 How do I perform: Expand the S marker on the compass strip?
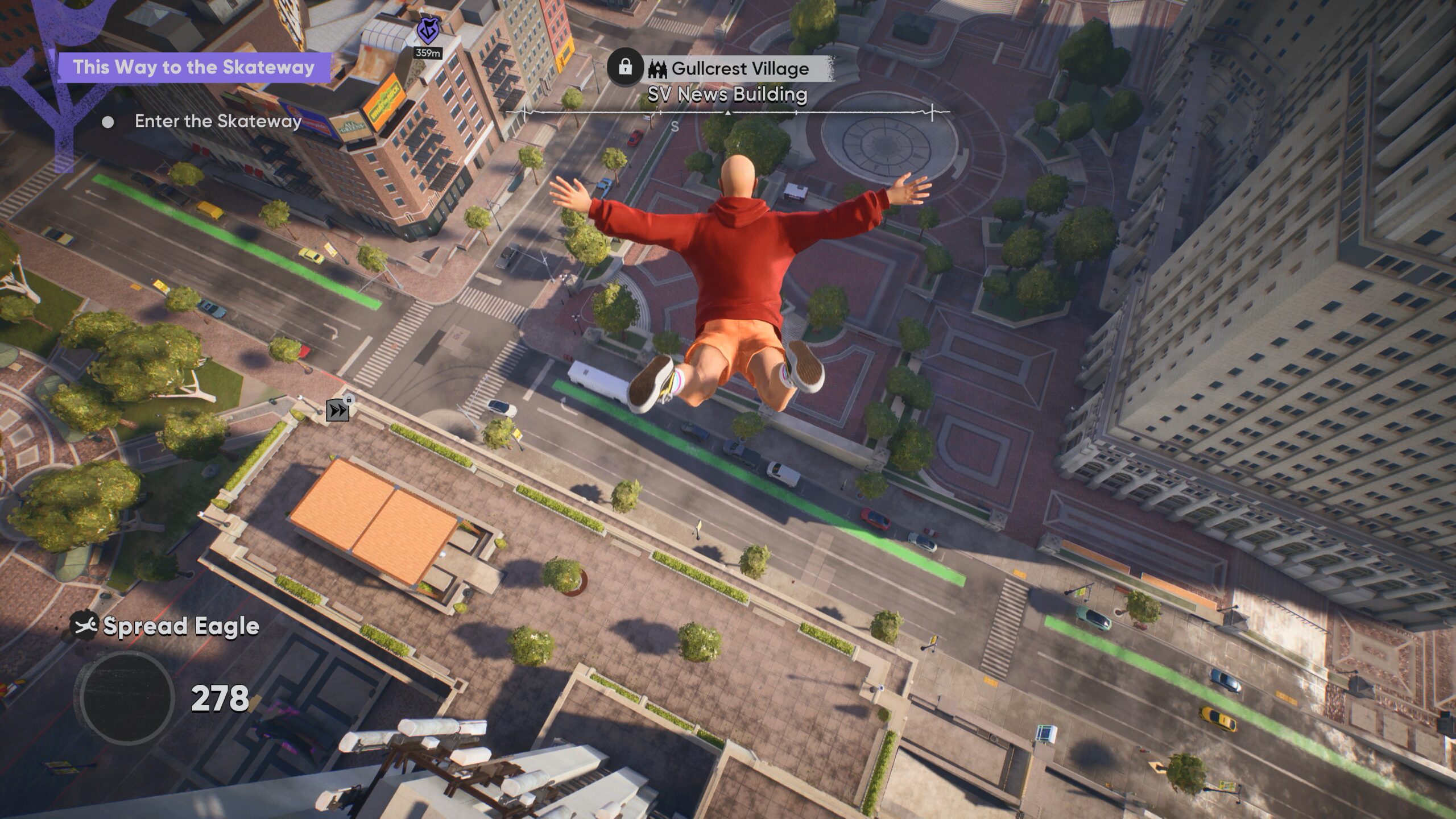674,126
